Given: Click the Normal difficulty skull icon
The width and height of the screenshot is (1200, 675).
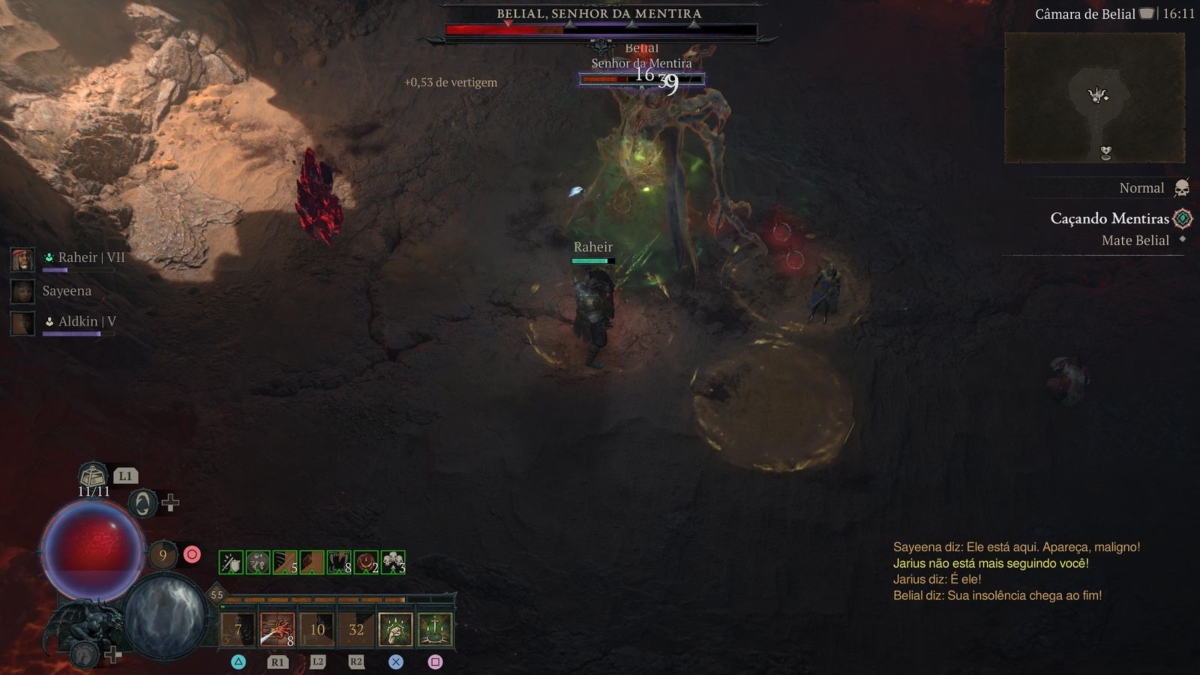Looking at the screenshot, I should tap(1181, 188).
